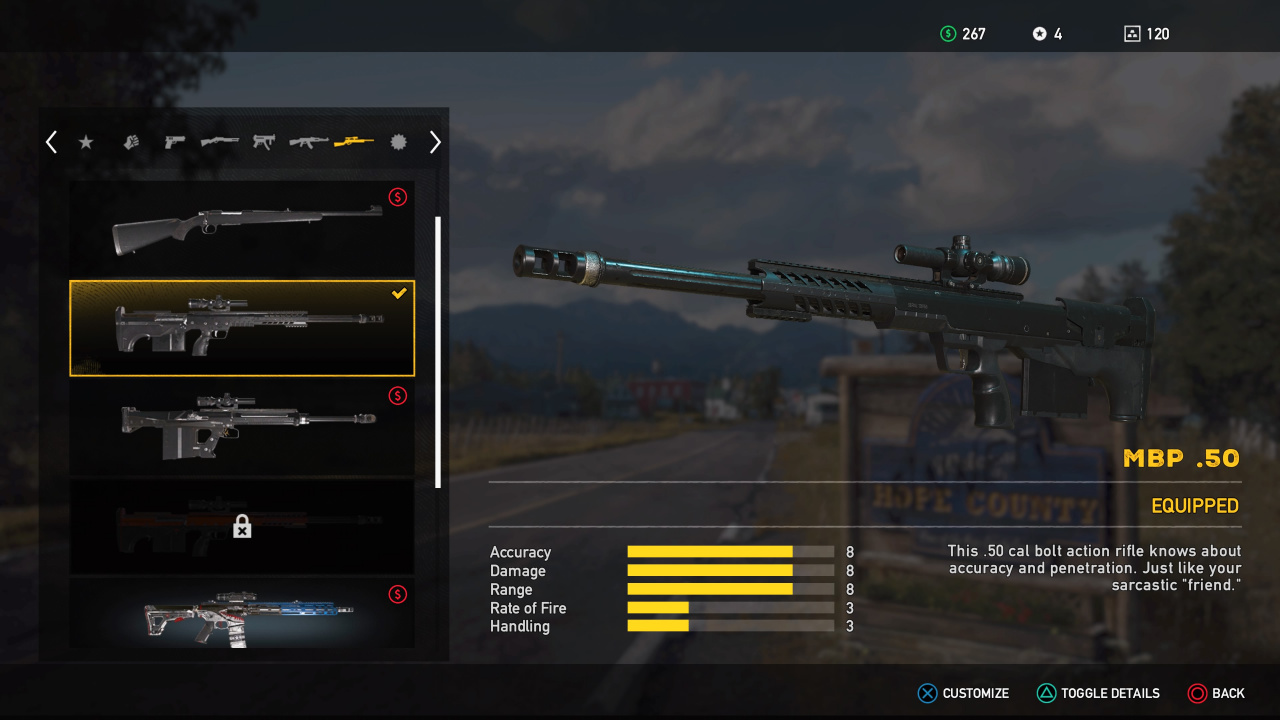Switch to the fist melee category
Viewport: 1280px width, 720px height.
(x=131, y=143)
